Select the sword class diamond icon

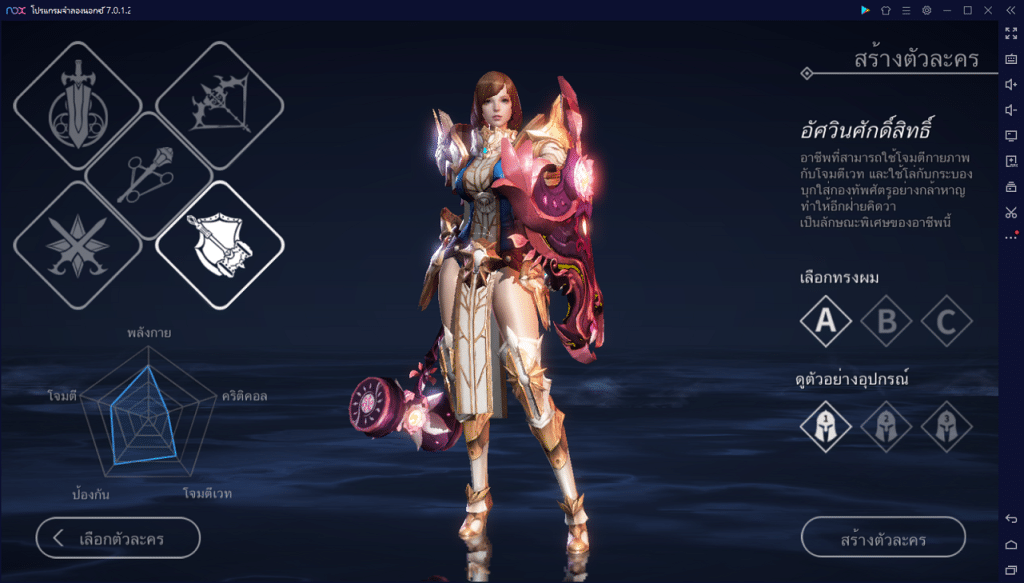[x=77, y=106]
